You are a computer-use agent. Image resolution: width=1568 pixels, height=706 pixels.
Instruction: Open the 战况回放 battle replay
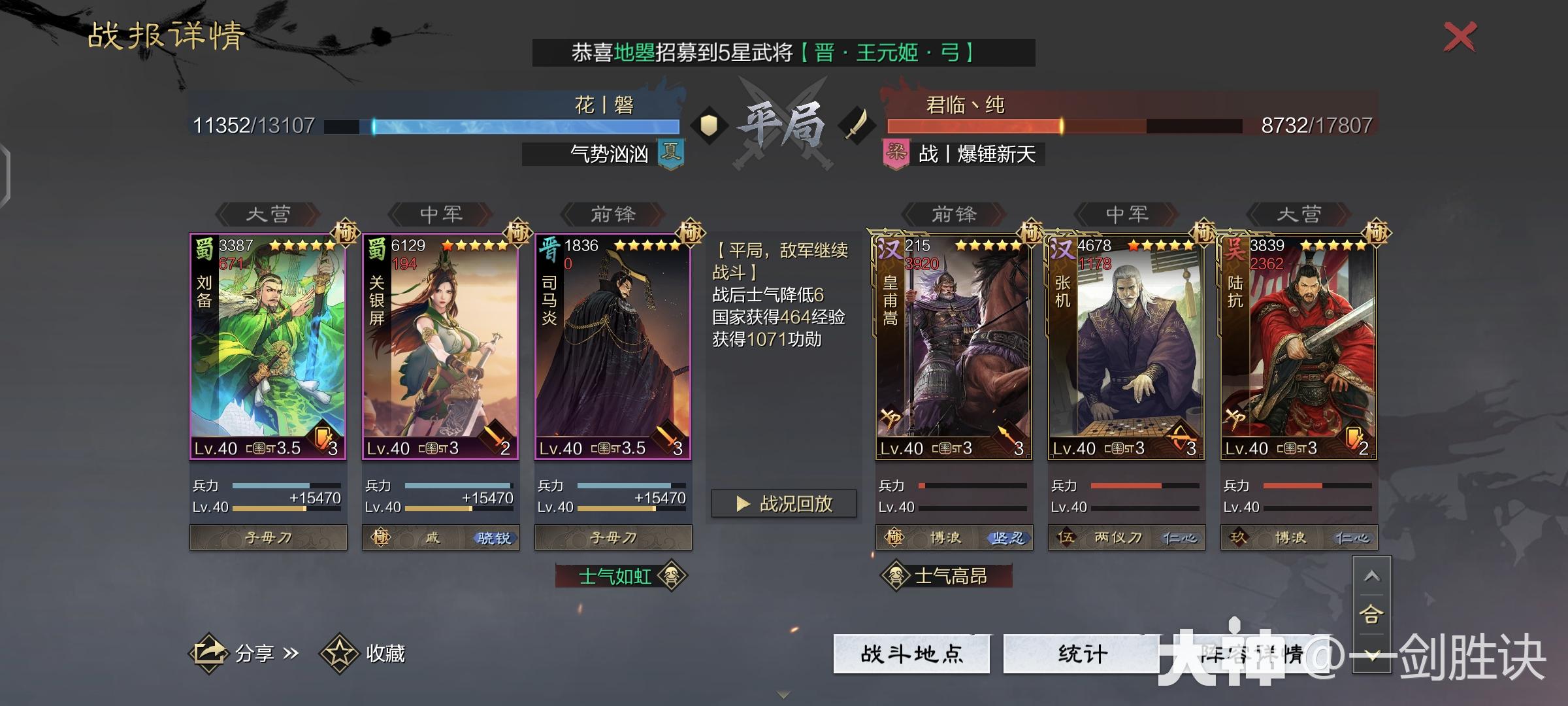pyautogui.click(x=783, y=503)
